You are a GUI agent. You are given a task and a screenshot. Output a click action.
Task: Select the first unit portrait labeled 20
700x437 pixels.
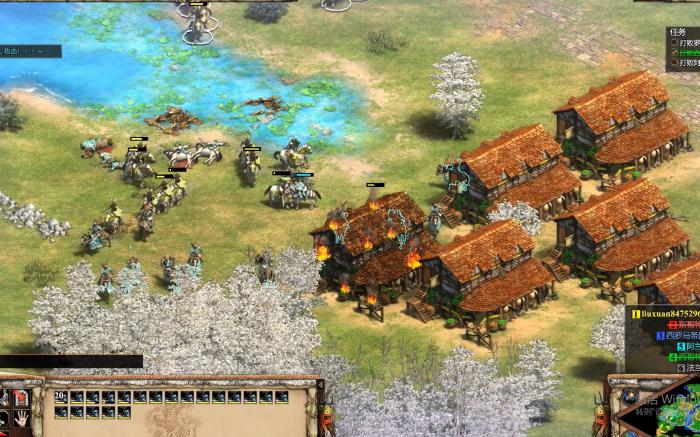[x=61, y=397]
